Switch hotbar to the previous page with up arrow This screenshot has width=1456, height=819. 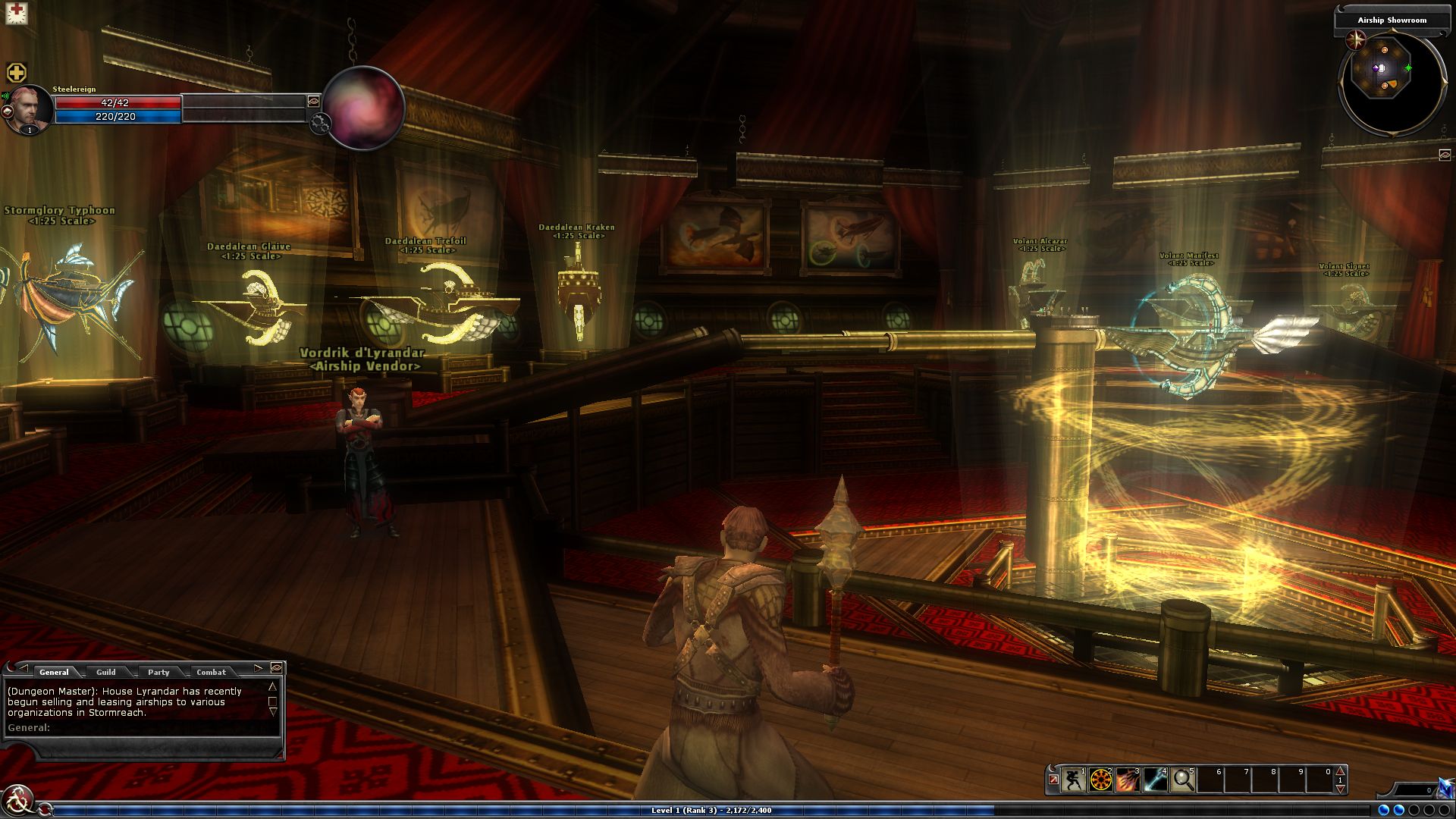pyautogui.click(x=1340, y=771)
